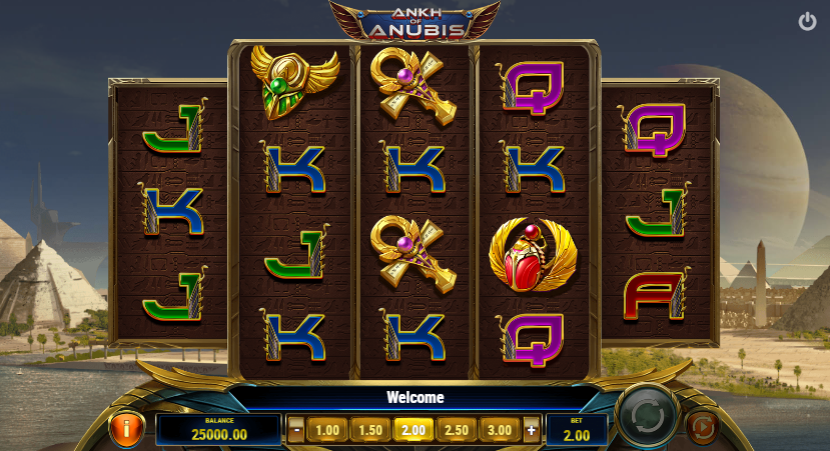Open the orange info paytable button

(x=127, y=429)
